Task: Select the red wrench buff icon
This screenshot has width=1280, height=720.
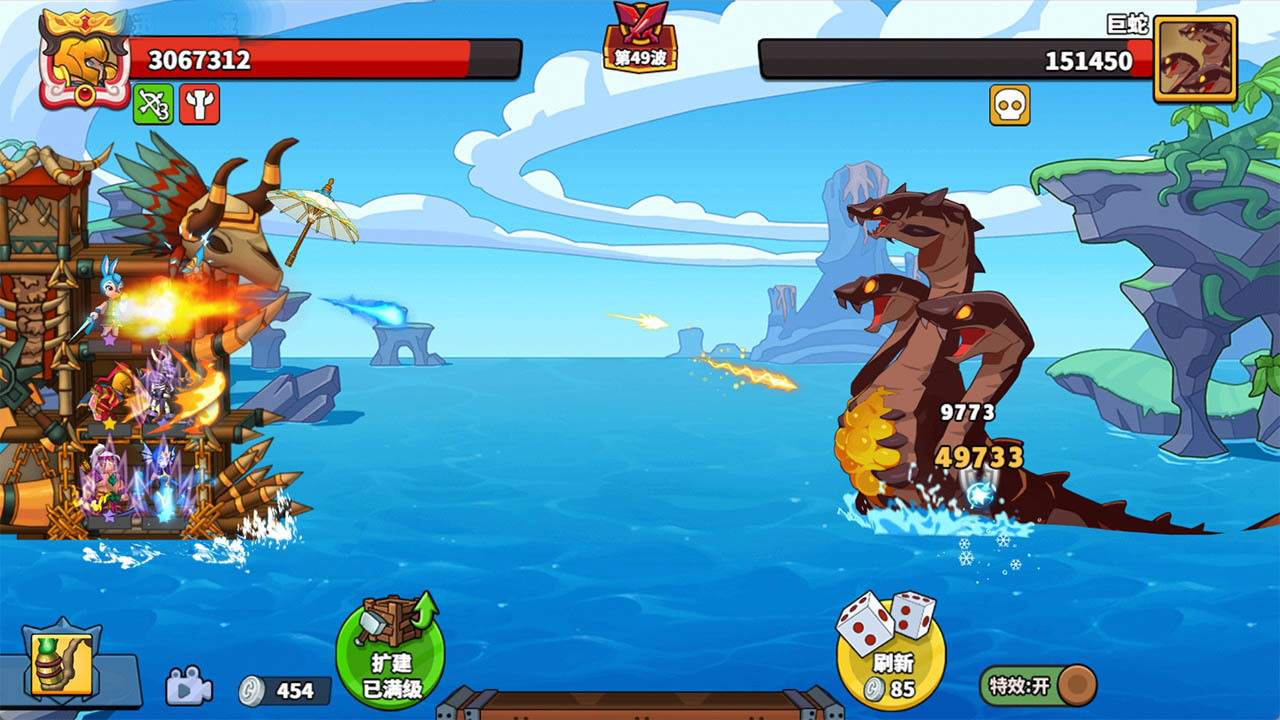Action: 199,104
